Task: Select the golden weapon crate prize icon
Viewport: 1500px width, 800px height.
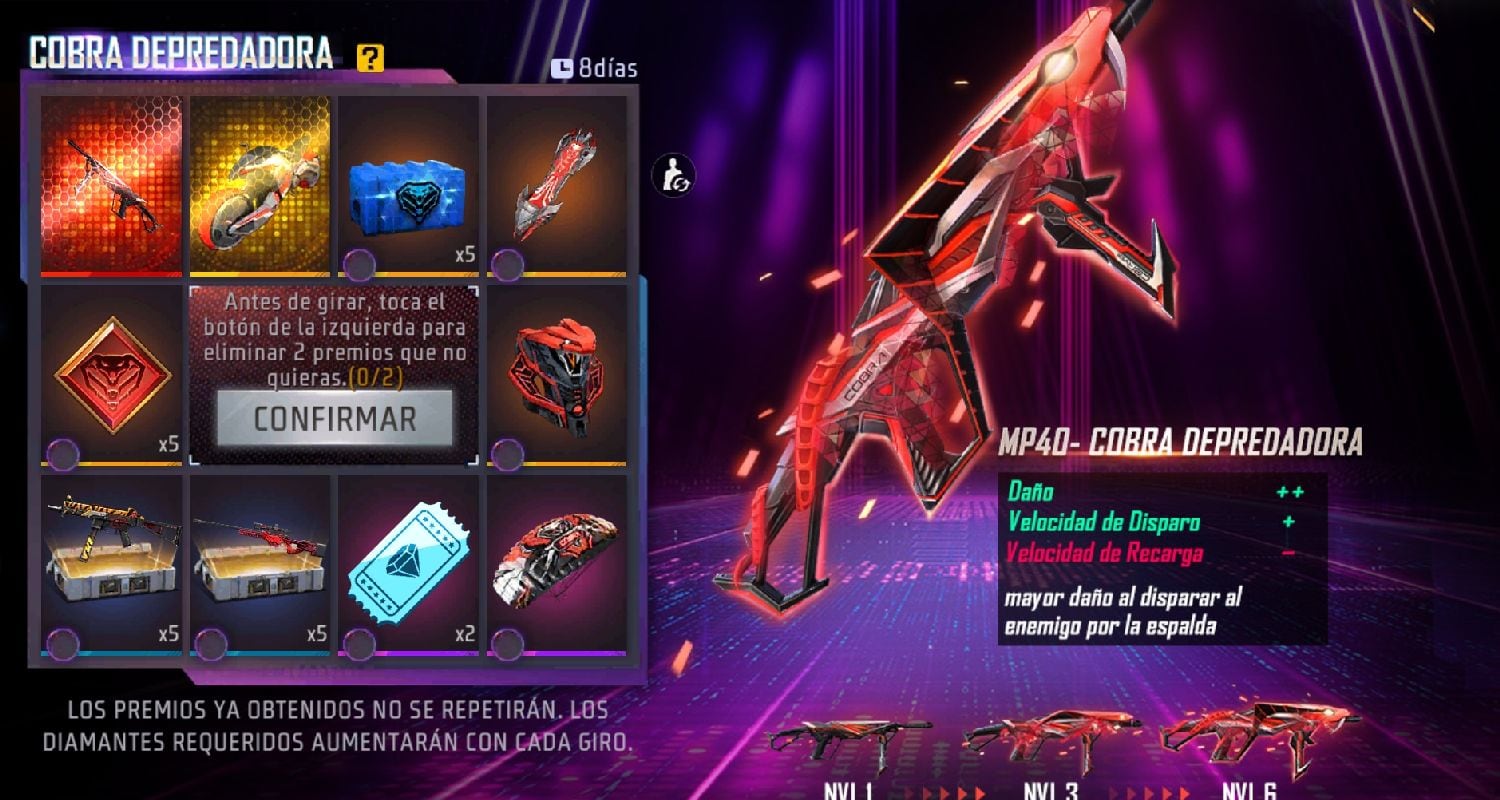Action: pos(112,560)
